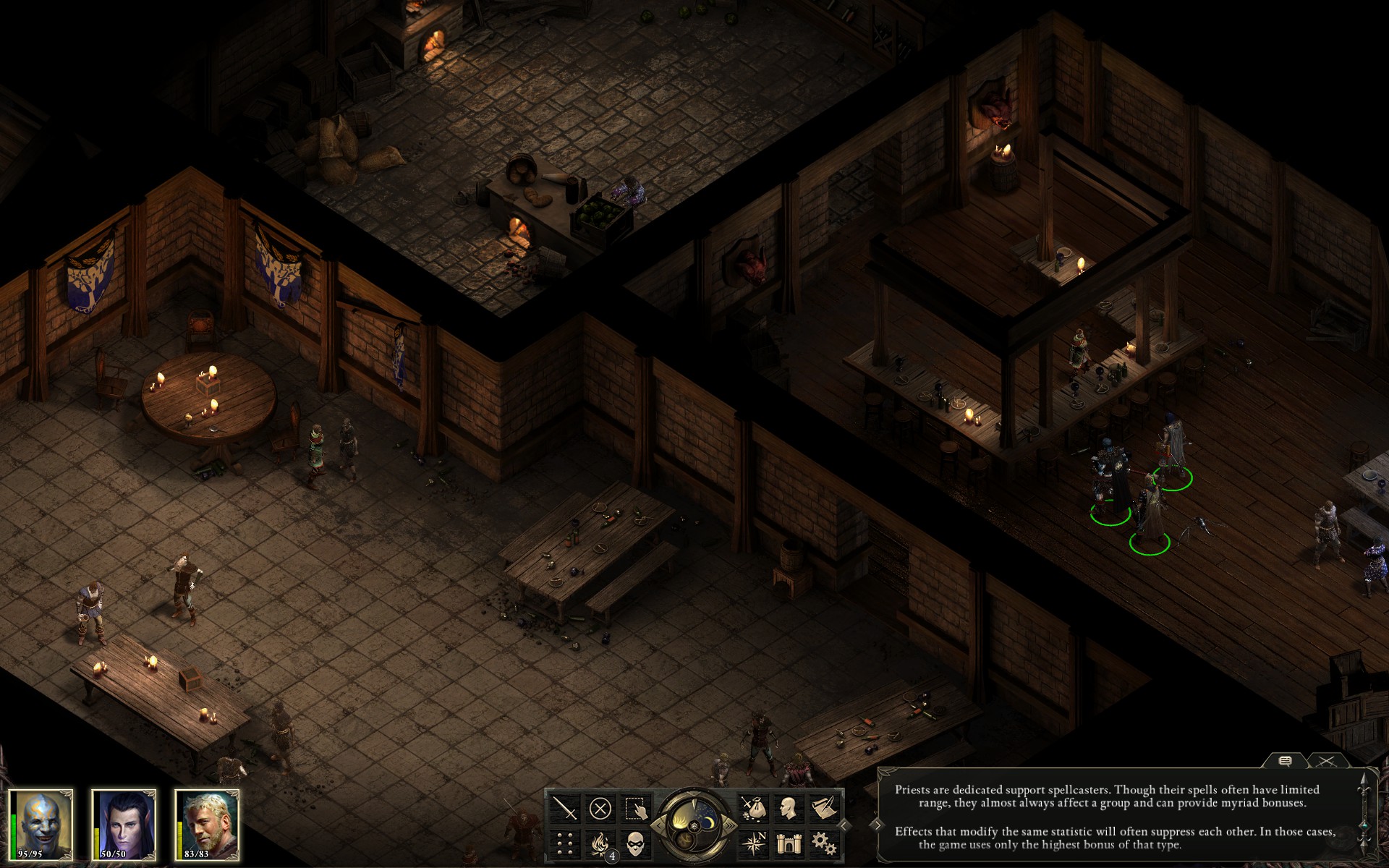Open the journal scroll and quill
The width and height of the screenshot is (1389, 868).
pyautogui.click(x=824, y=808)
